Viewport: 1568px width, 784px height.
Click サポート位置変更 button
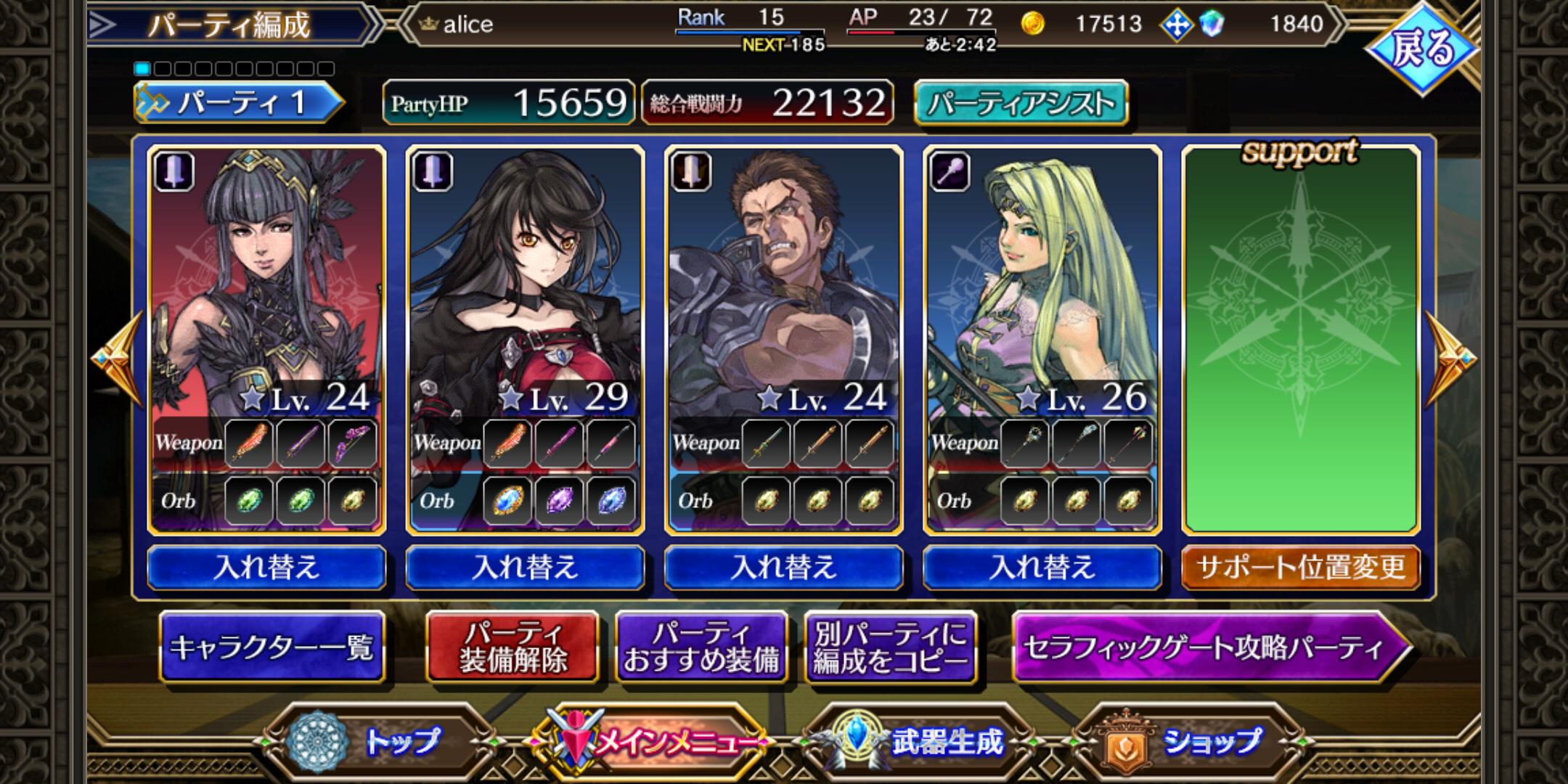point(1300,567)
